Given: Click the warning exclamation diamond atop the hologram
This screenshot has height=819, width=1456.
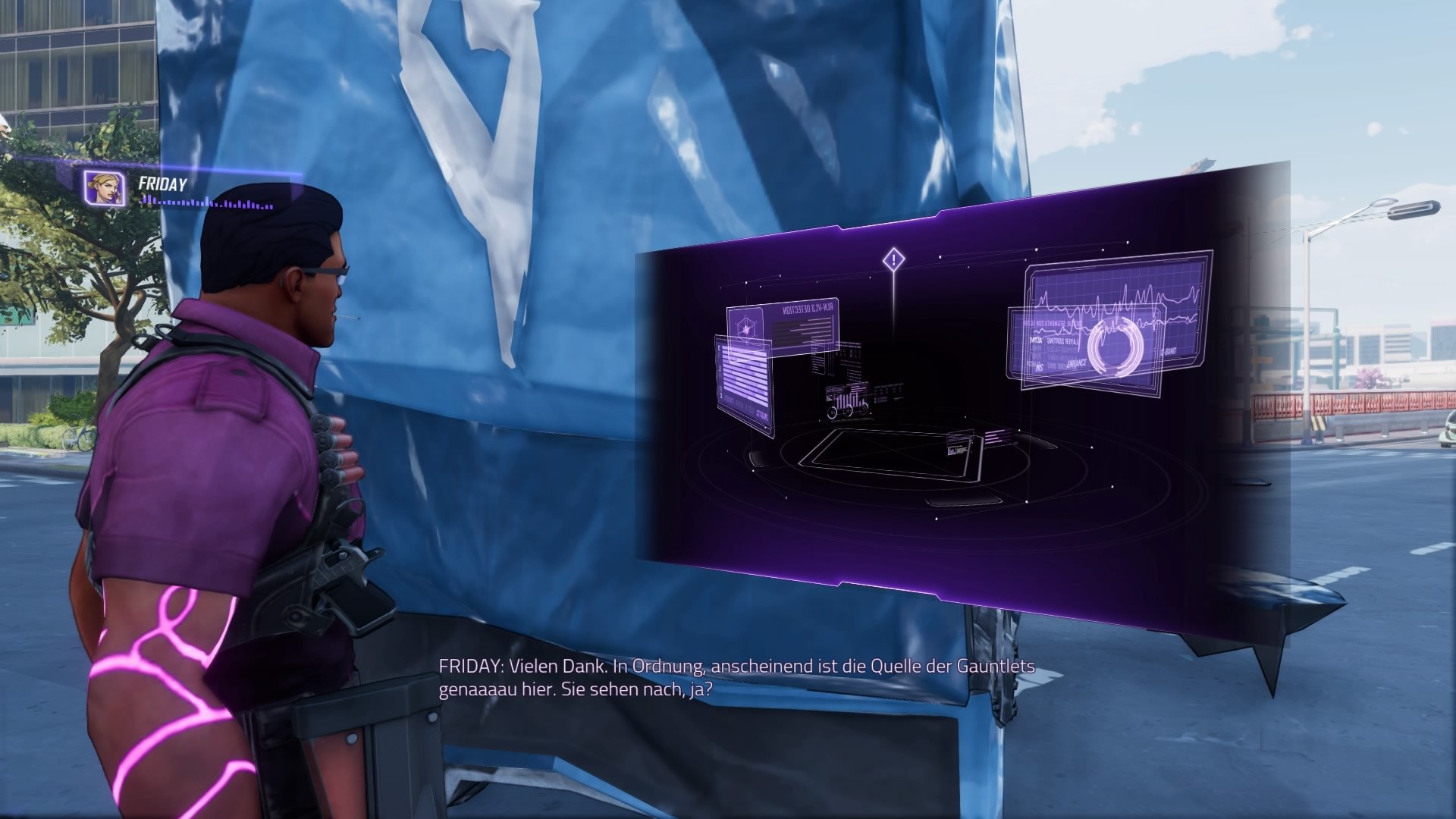Looking at the screenshot, I should click(893, 258).
